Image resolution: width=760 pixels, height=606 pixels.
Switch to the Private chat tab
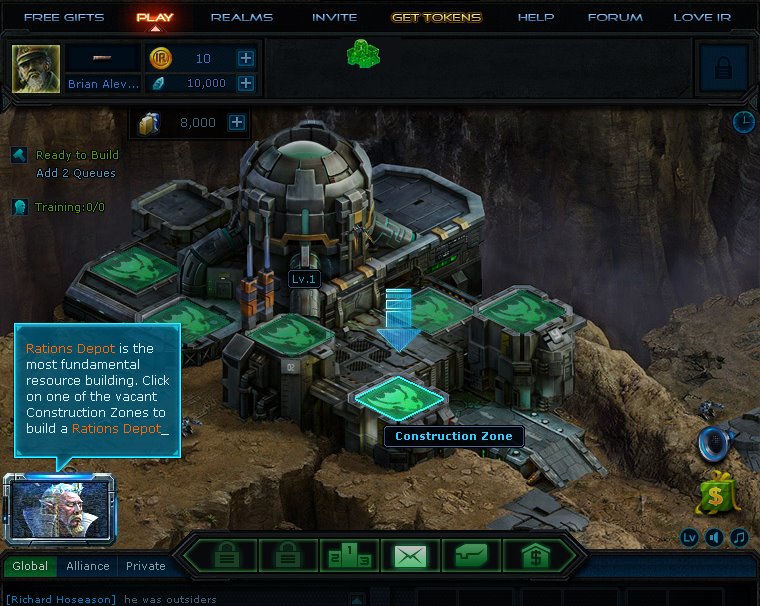tap(146, 566)
